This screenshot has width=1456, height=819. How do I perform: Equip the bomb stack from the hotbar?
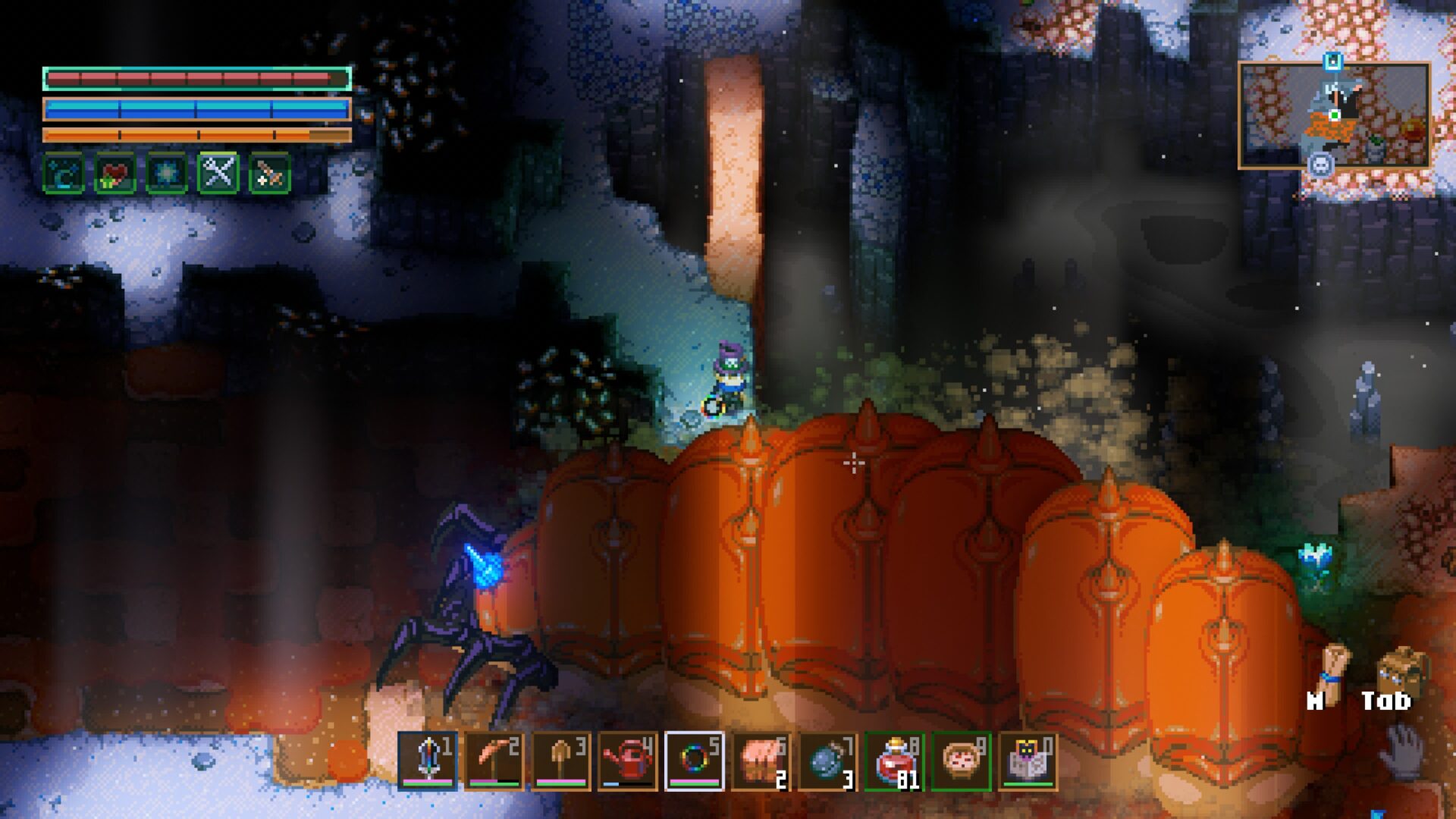coord(827,761)
